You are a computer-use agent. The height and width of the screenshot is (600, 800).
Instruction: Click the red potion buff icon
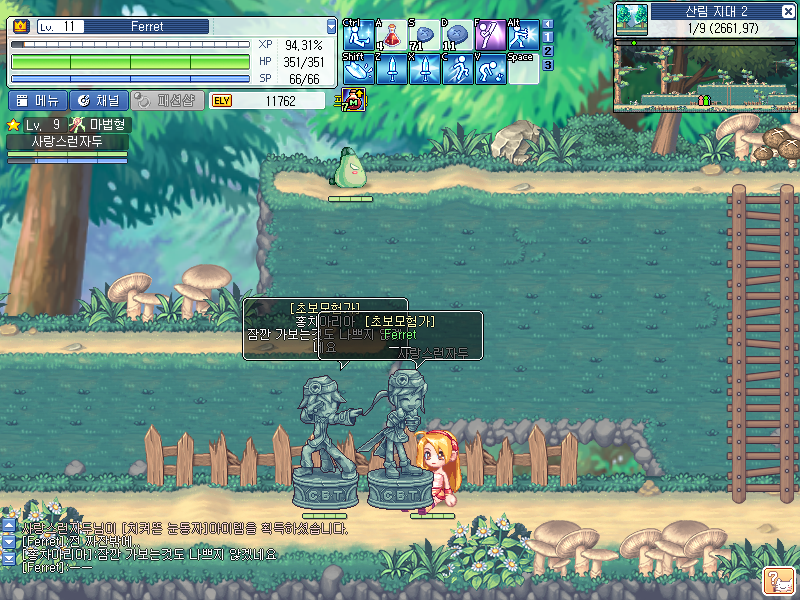[x=354, y=98]
